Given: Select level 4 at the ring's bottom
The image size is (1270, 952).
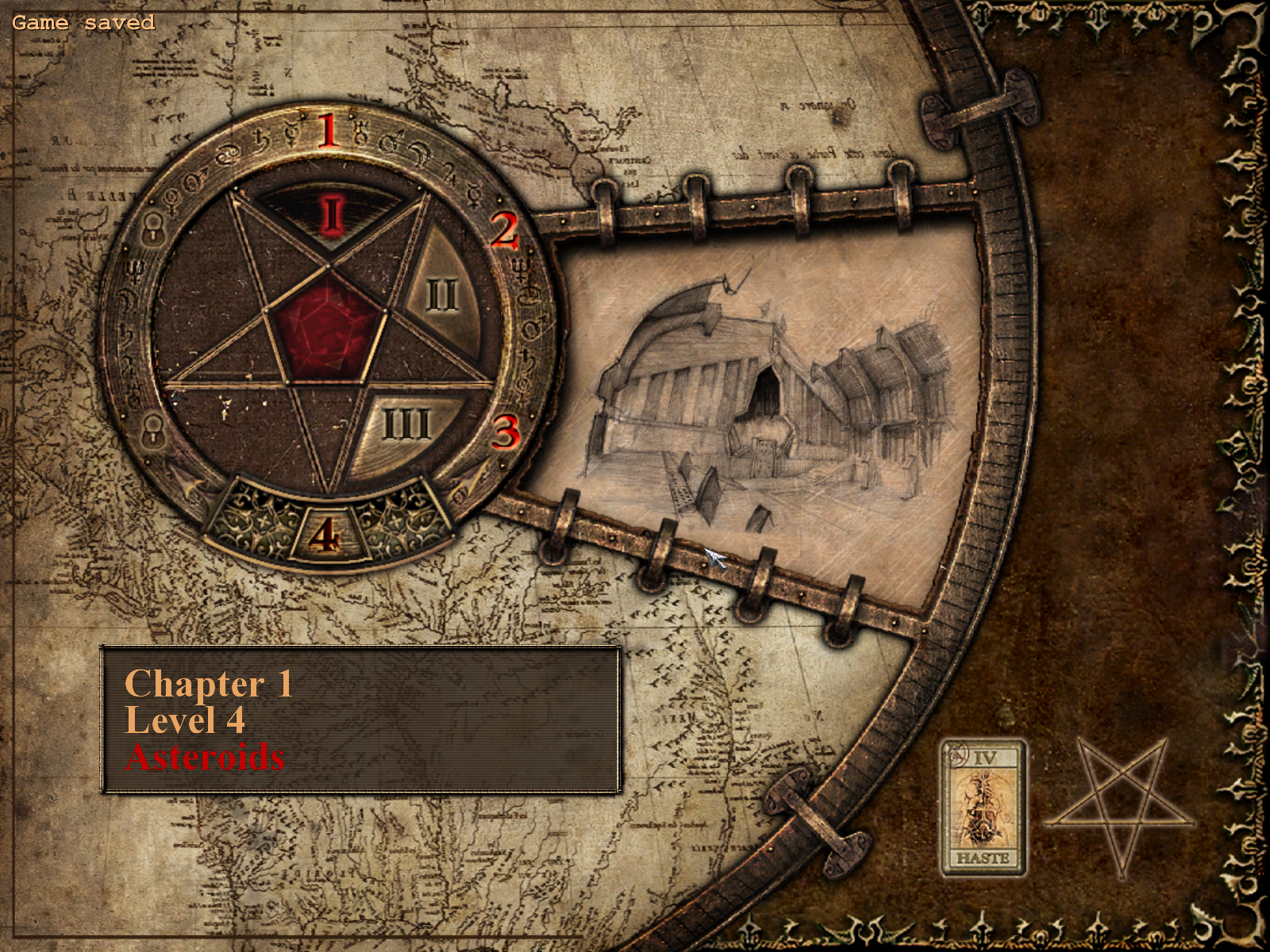Looking at the screenshot, I should pos(325,536).
